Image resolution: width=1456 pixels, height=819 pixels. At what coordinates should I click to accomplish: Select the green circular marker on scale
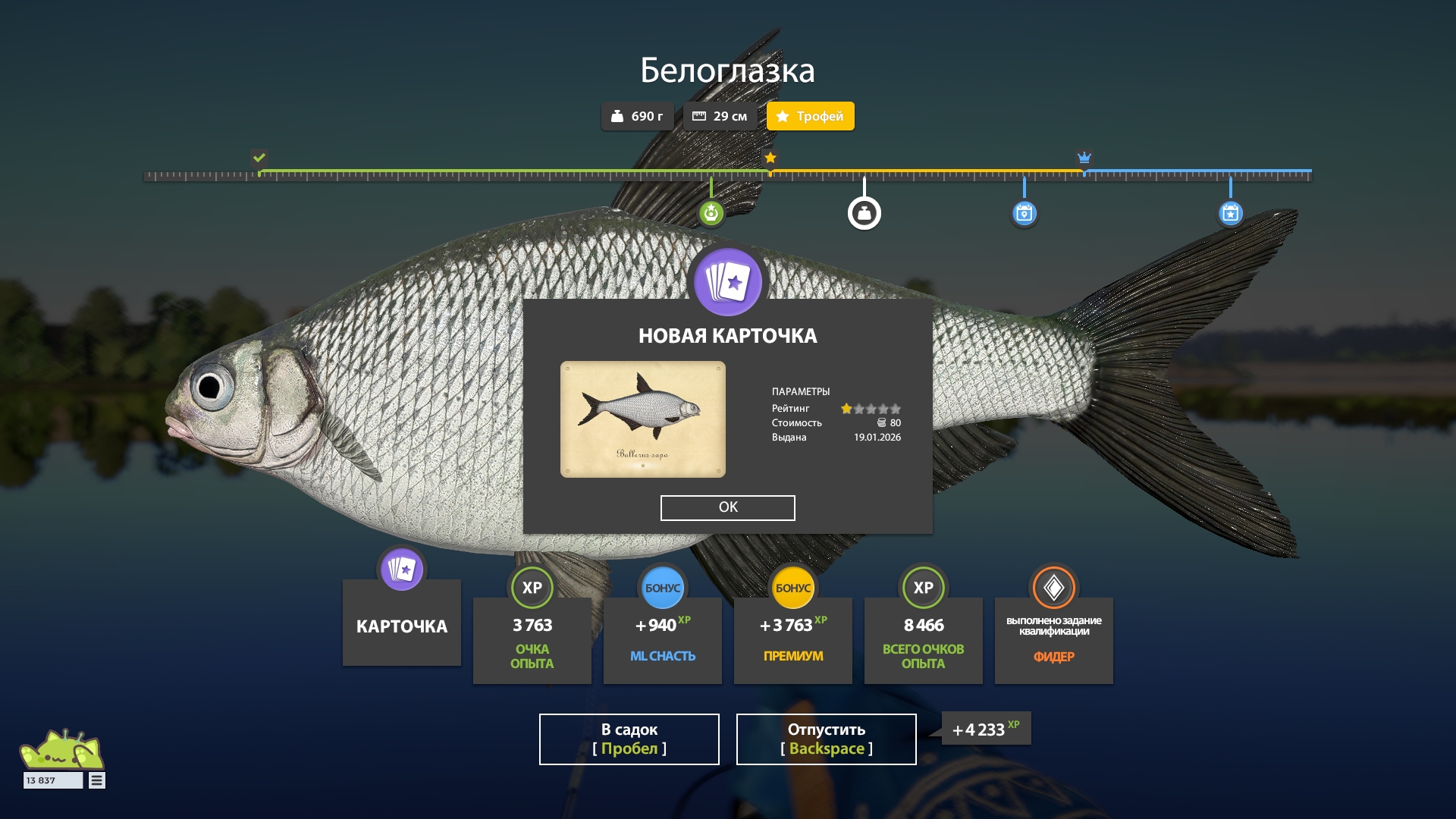pos(711,213)
